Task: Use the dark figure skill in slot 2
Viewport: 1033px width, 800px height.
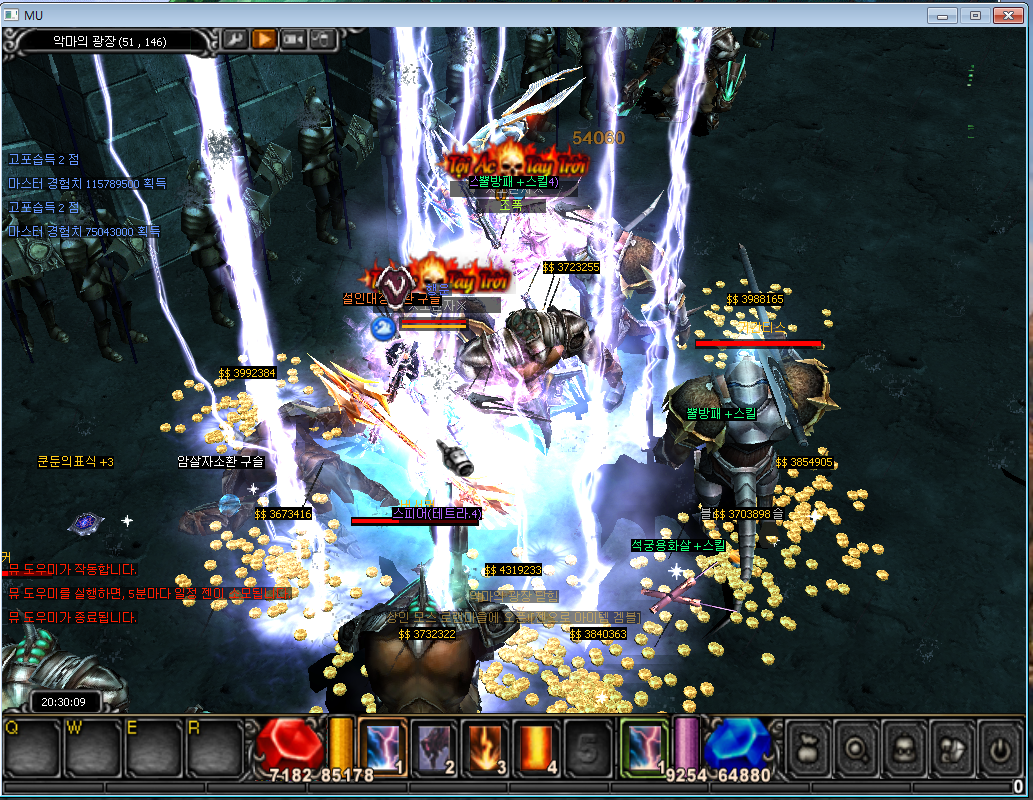Action: [x=434, y=748]
